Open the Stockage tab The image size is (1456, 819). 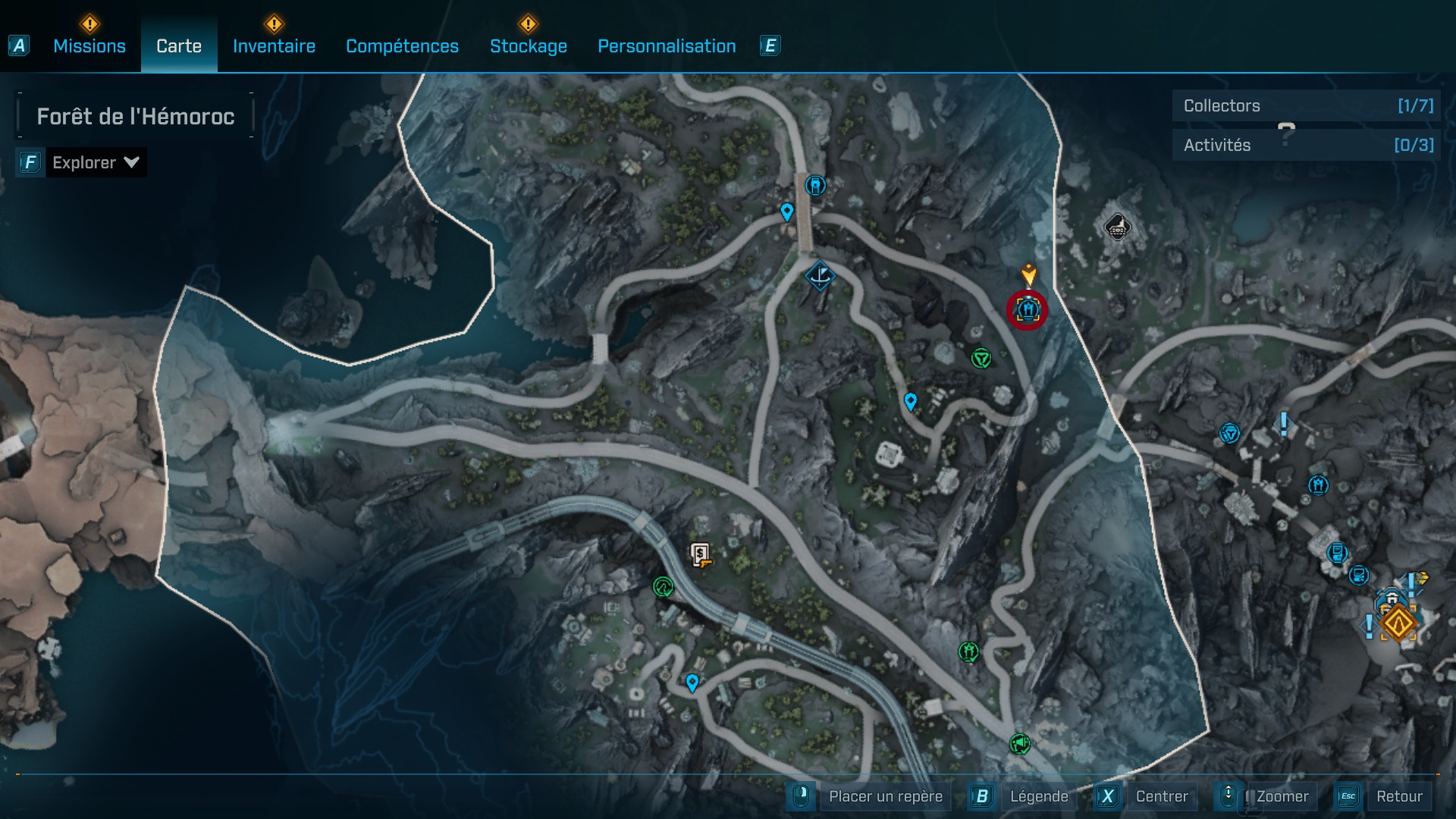click(529, 46)
